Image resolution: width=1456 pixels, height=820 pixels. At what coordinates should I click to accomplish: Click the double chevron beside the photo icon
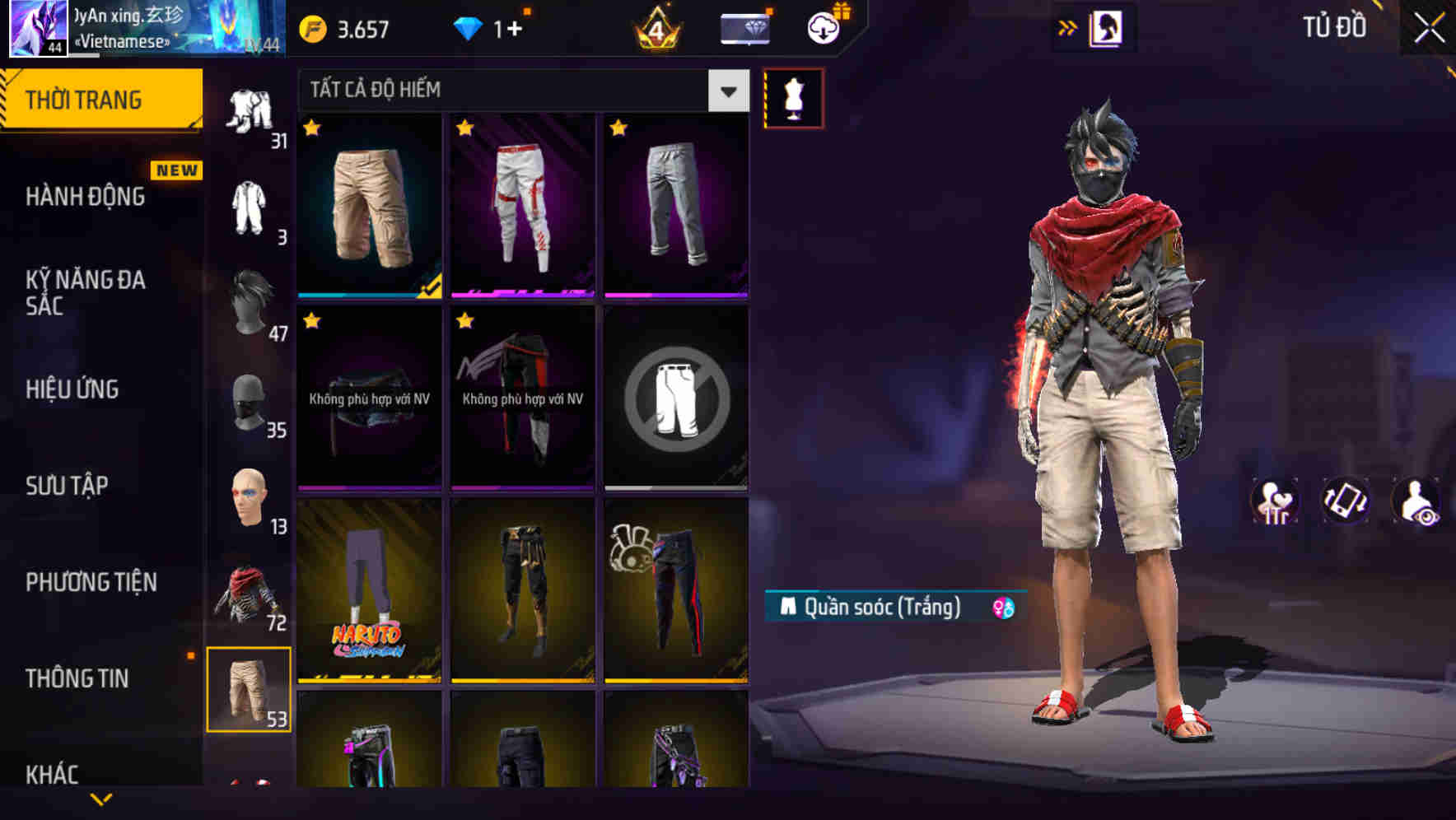pyautogui.click(x=1066, y=26)
